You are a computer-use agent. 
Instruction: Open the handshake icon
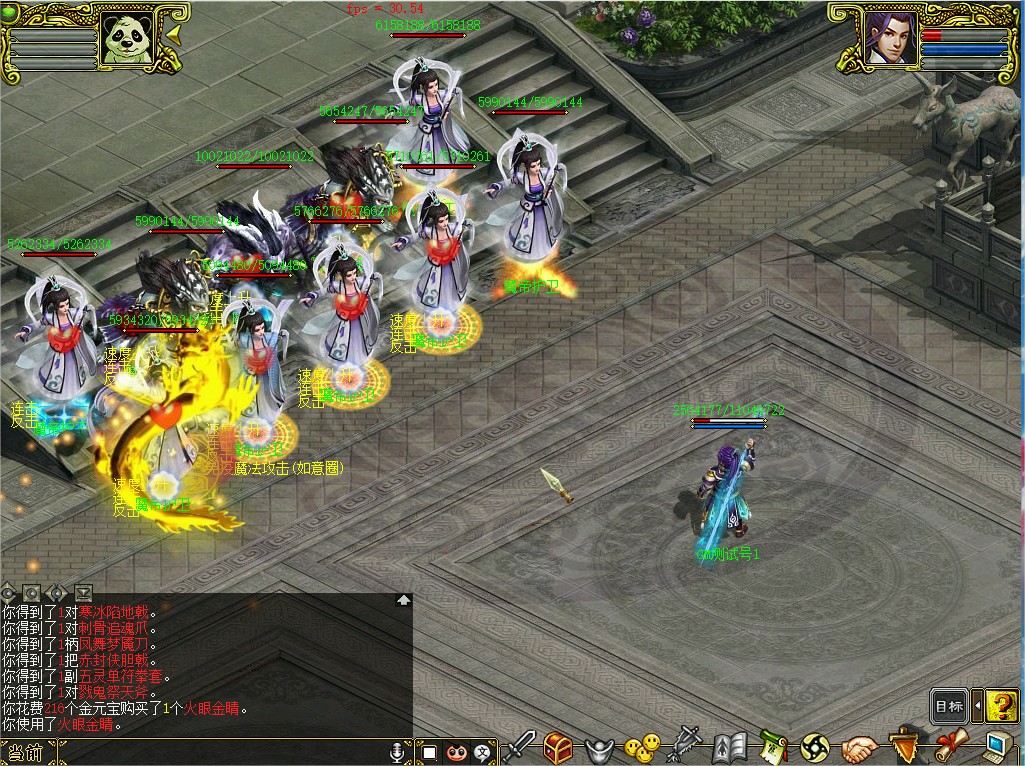(x=859, y=747)
